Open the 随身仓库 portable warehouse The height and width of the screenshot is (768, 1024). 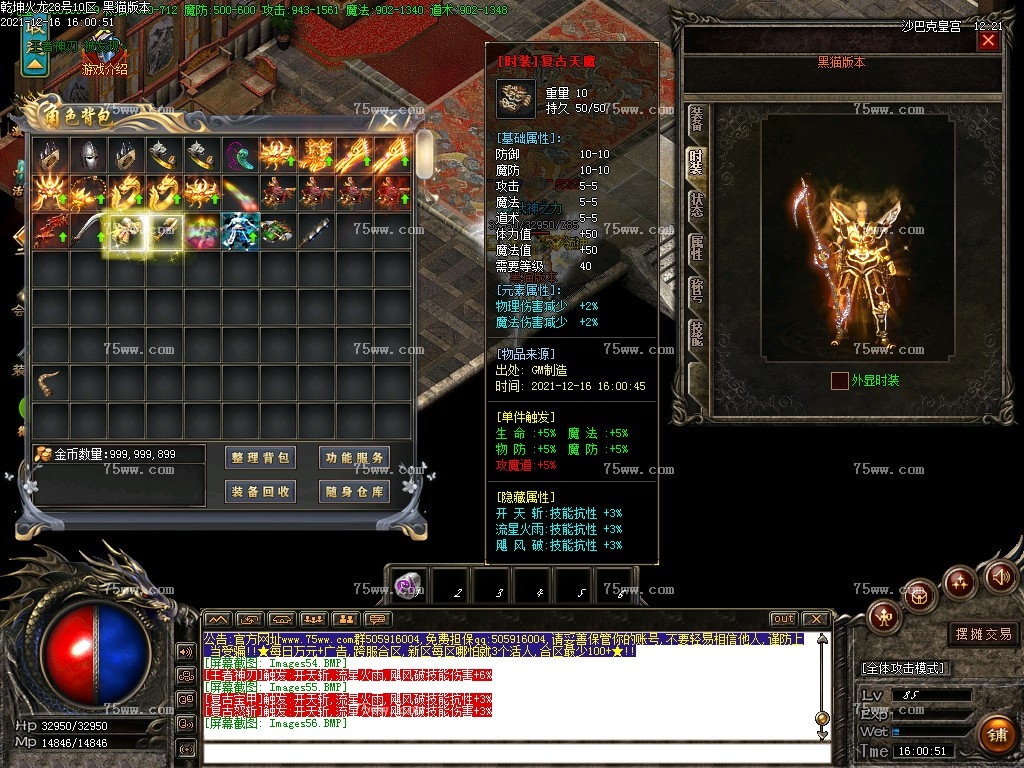(x=355, y=492)
